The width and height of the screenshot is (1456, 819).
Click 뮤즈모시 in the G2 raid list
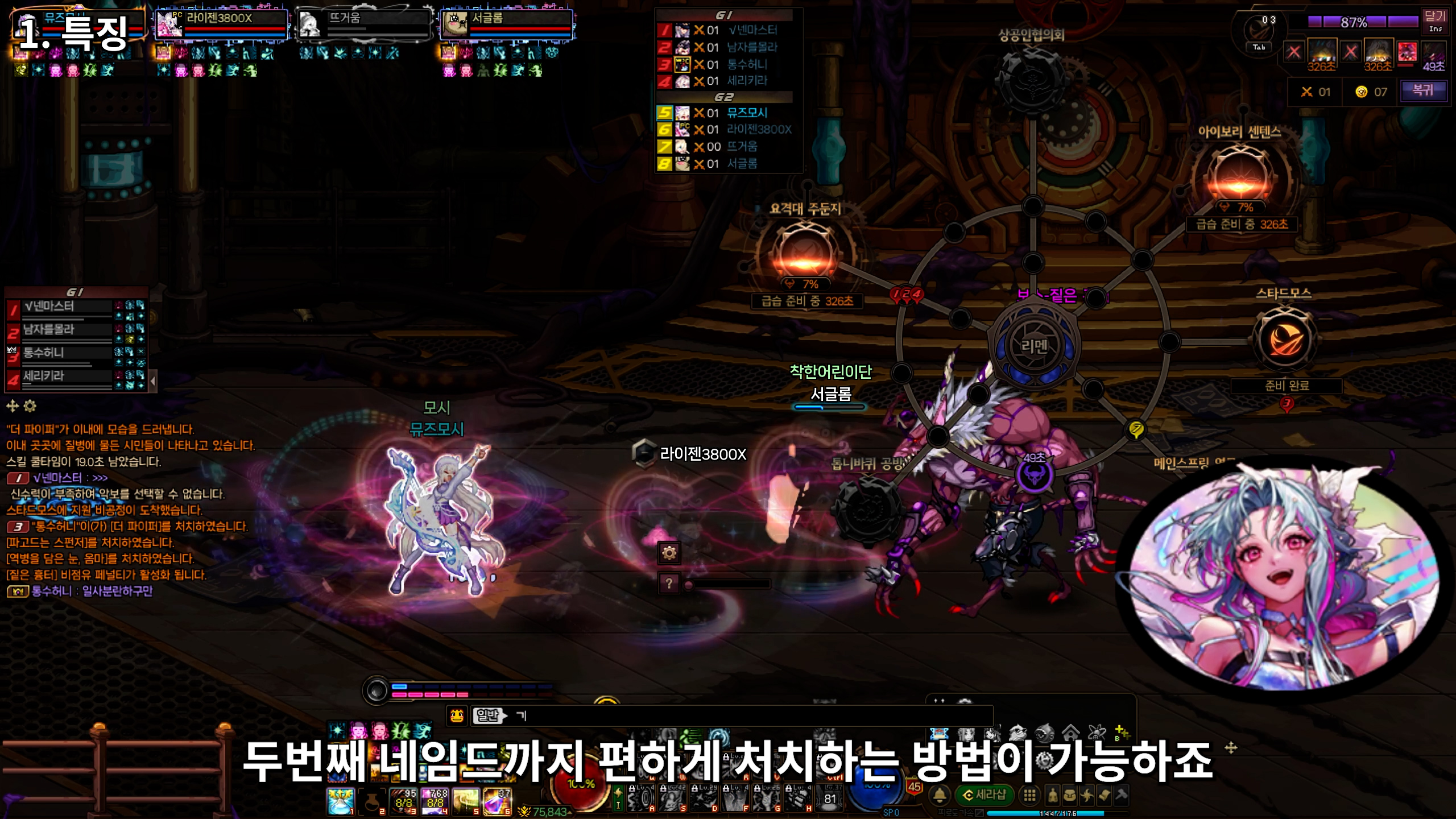(x=747, y=113)
